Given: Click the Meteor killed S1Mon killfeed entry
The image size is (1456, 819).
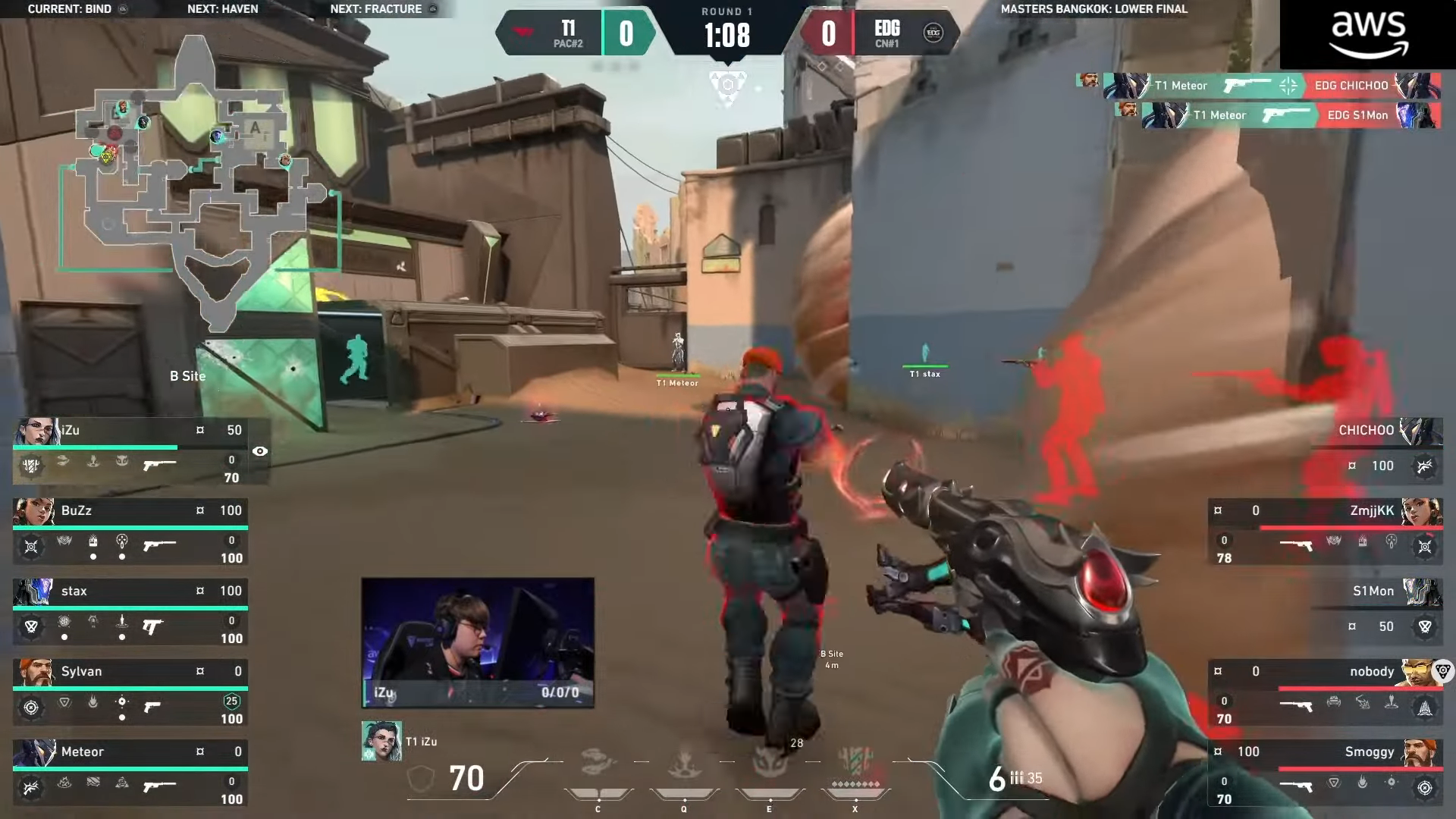Looking at the screenshot, I should point(1291,115).
